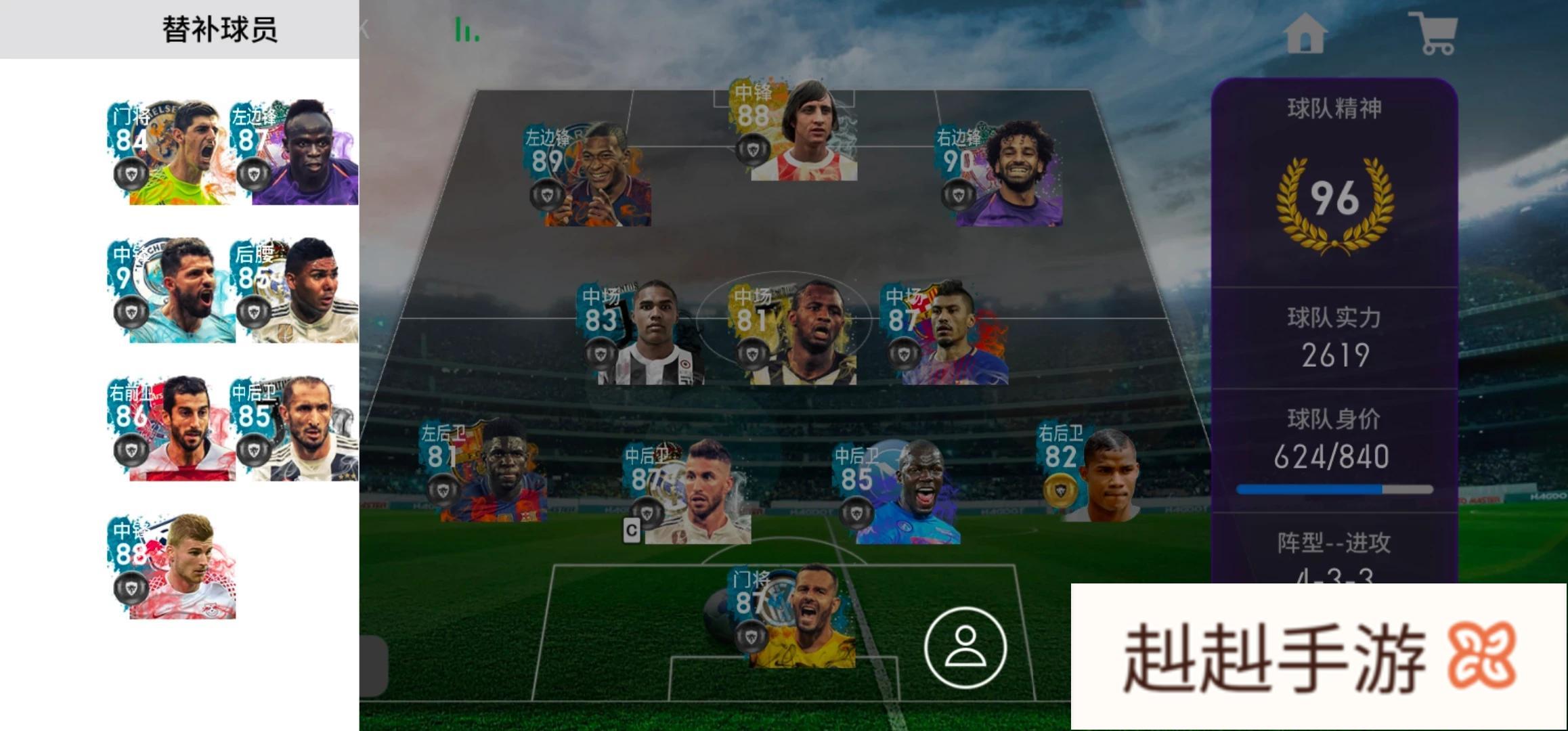Image resolution: width=1568 pixels, height=731 pixels.
Task: Choose the captain centre-back card rated 87
Action: click(x=687, y=492)
